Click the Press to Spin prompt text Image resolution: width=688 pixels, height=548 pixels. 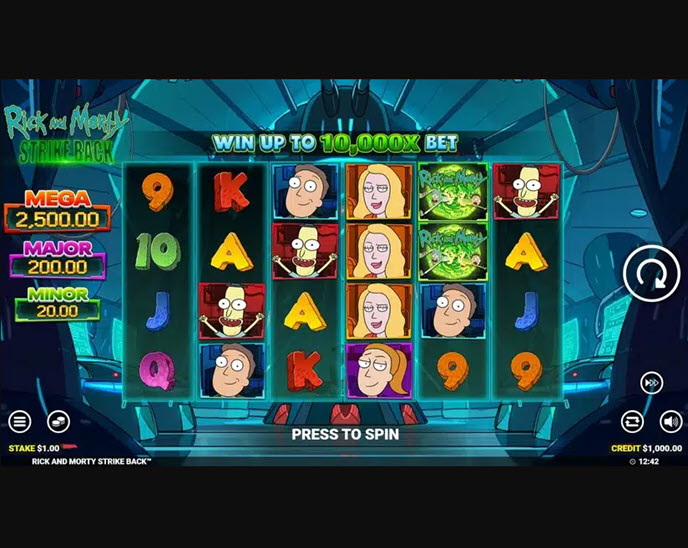[x=345, y=434]
